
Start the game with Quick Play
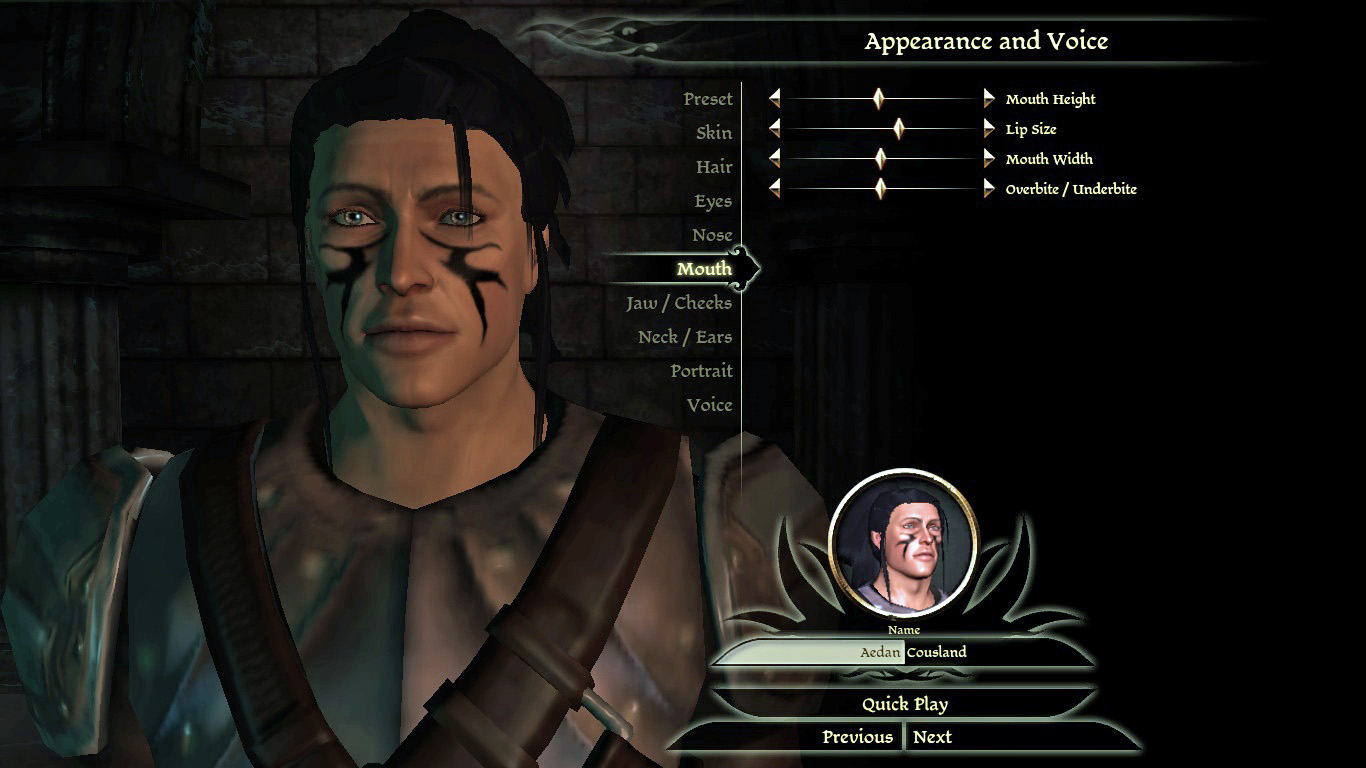point(905,704)
